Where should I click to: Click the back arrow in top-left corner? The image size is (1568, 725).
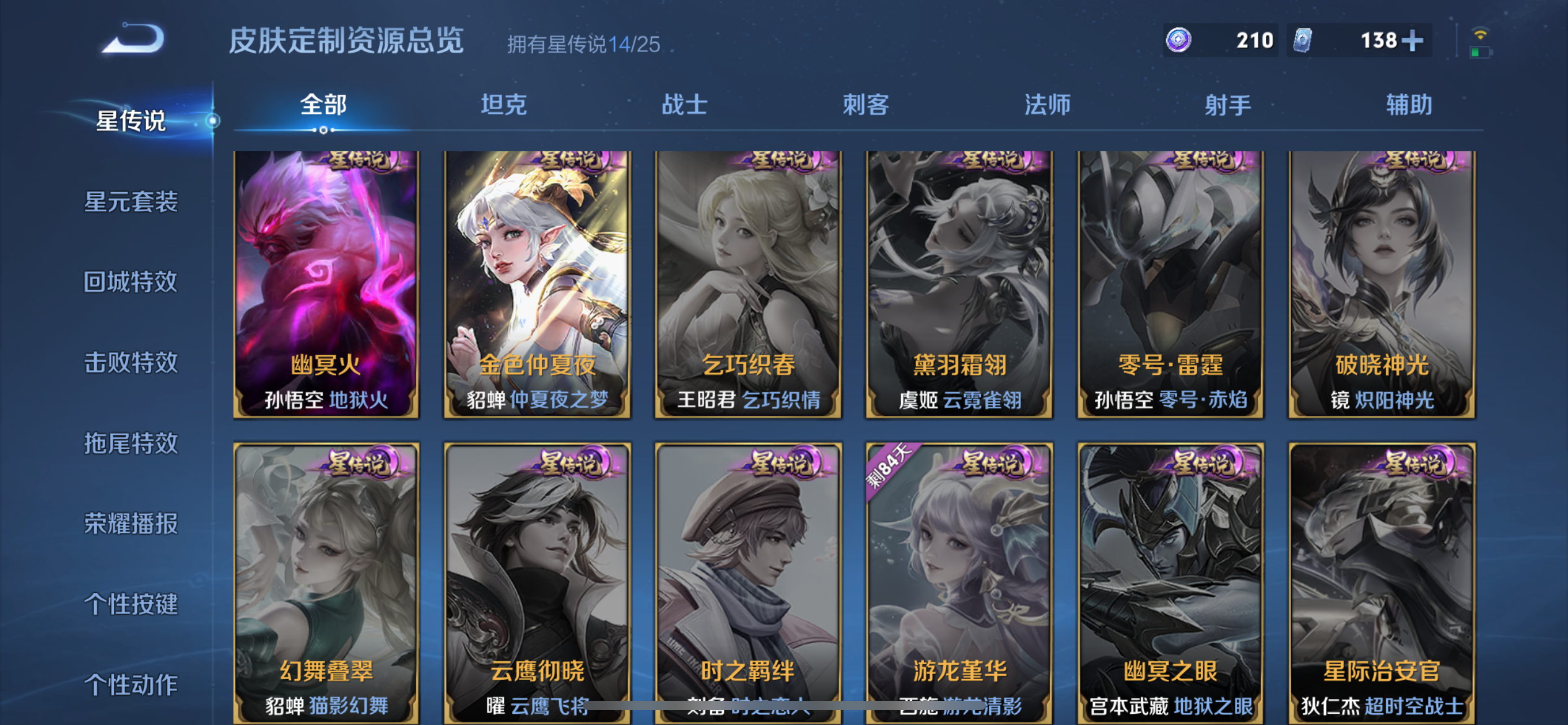pyautogui.click(x=133, y=38)
